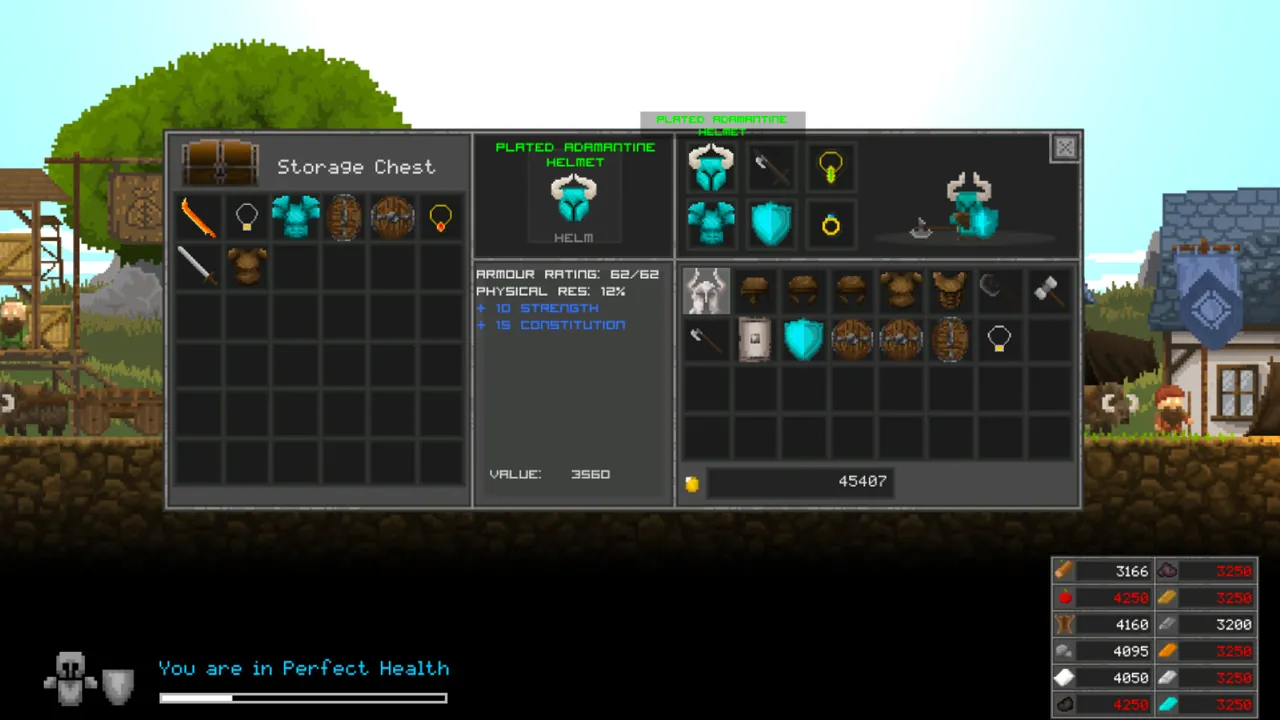Select a wooden buckler in inventory
The width and height of the screenshot is (1280, 720).
pos(852,339)
